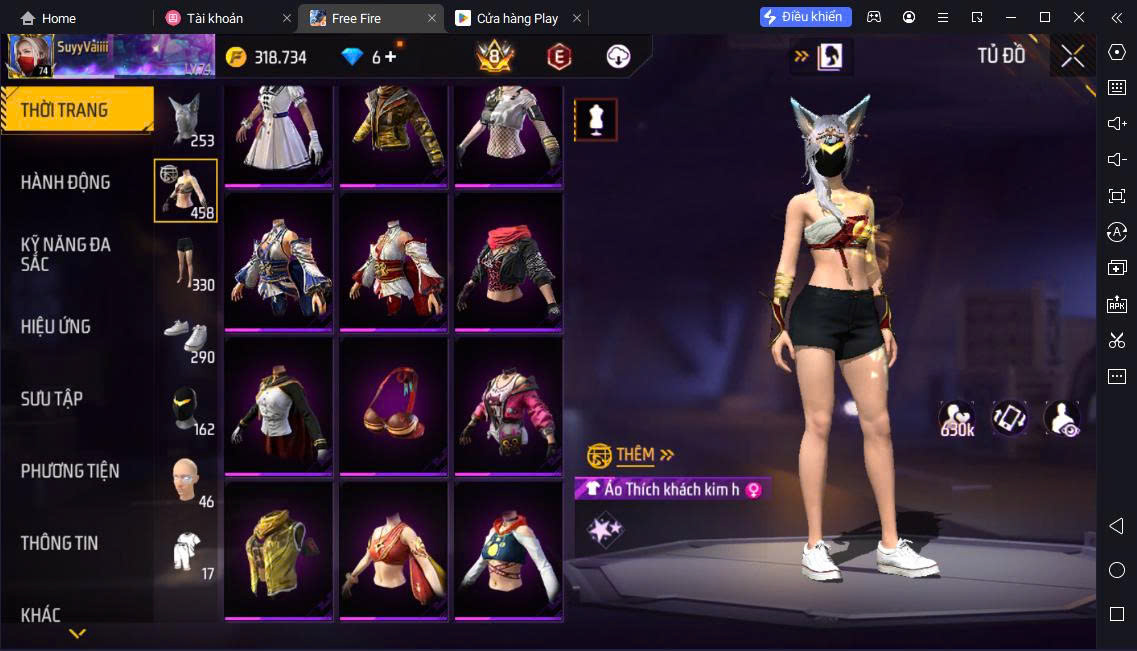Equip the pink hooded jacket top
This screenshot has height=651, width=1137.
point(508,404)
